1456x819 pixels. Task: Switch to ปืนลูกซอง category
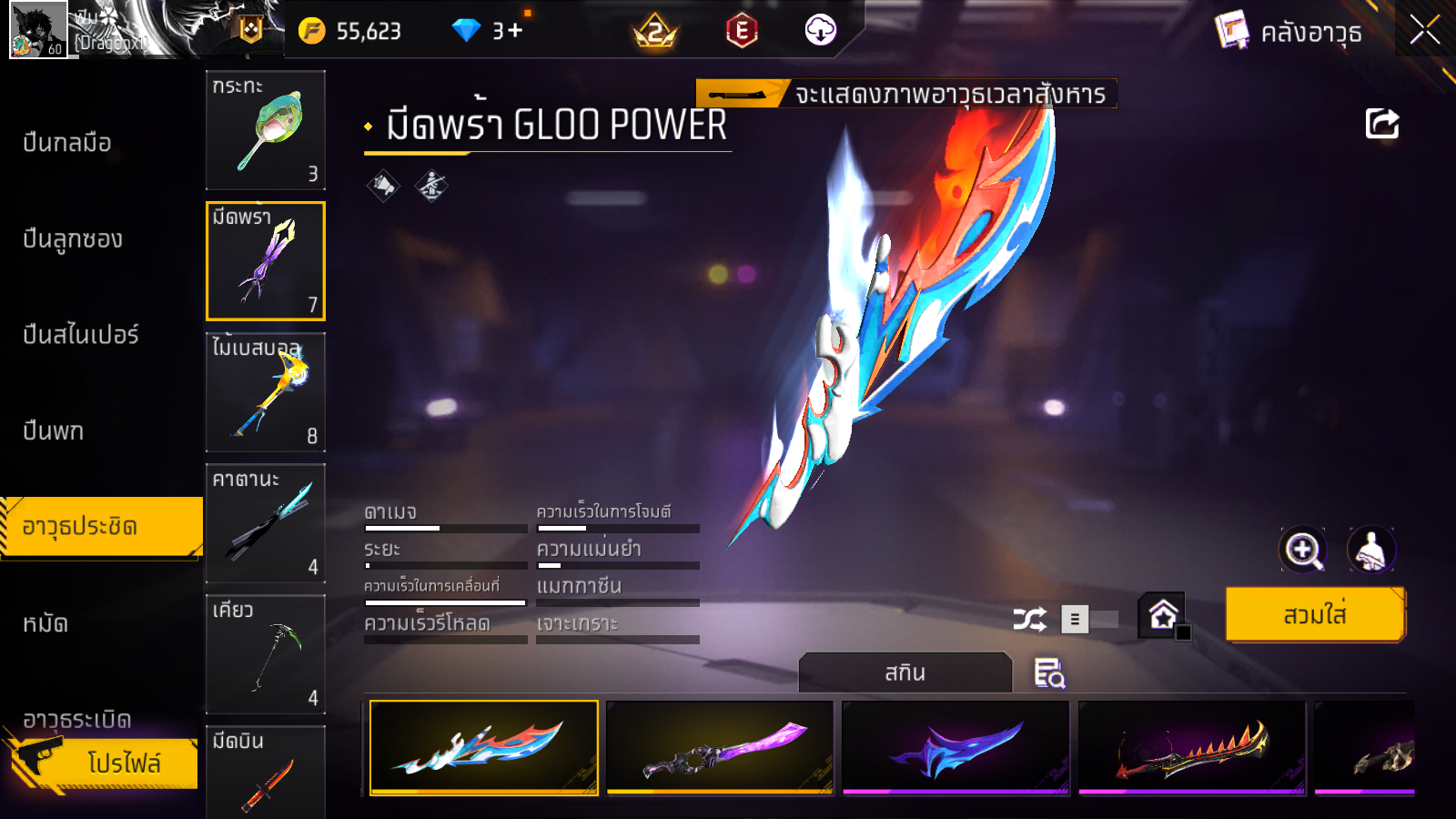pyautogui.click(x=73, y=239)
